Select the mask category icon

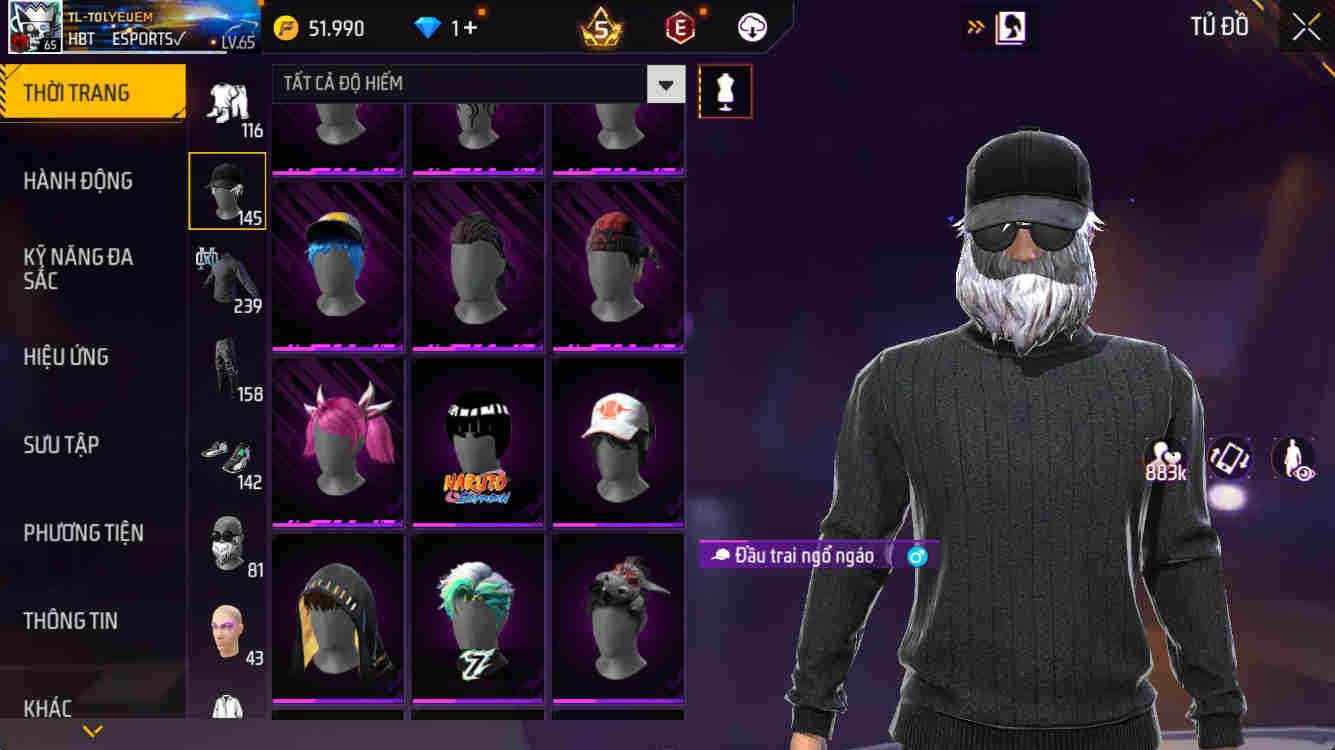(227, 543)
